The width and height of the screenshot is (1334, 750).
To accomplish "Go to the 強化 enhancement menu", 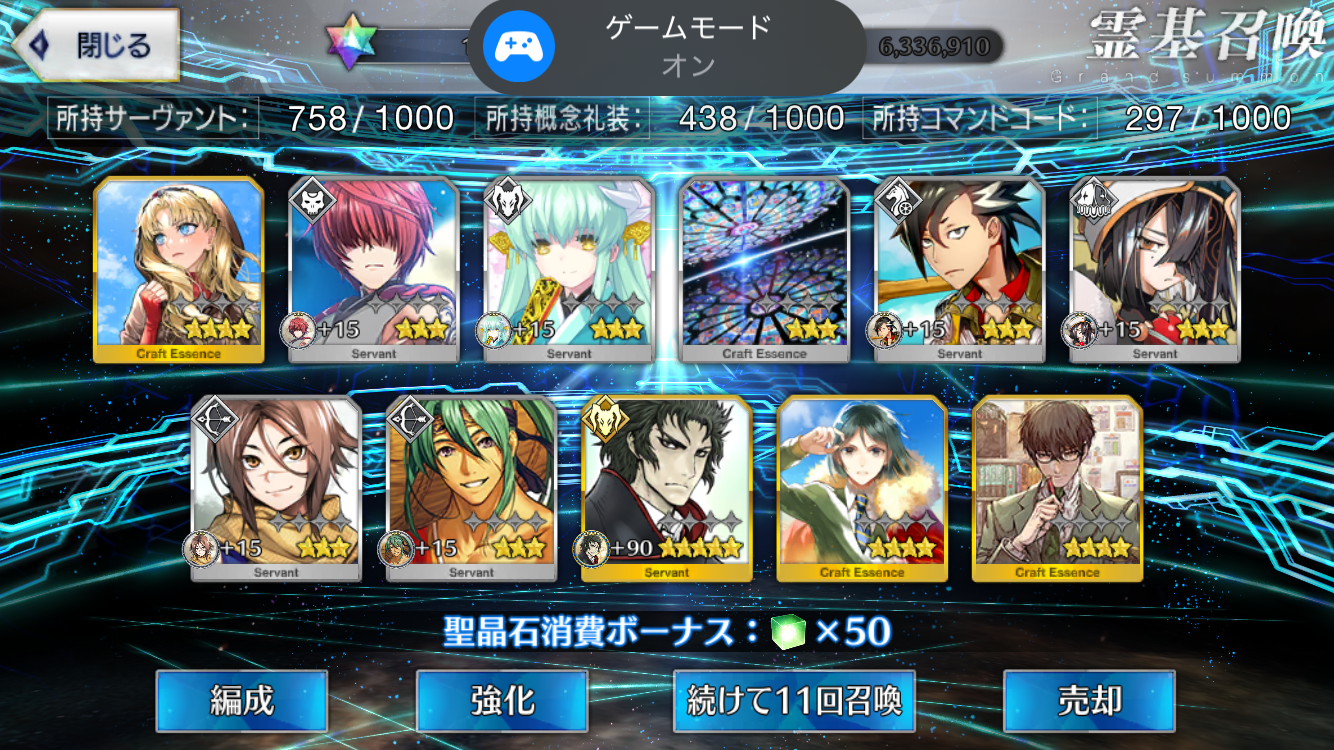I will (x=501, y=701).
